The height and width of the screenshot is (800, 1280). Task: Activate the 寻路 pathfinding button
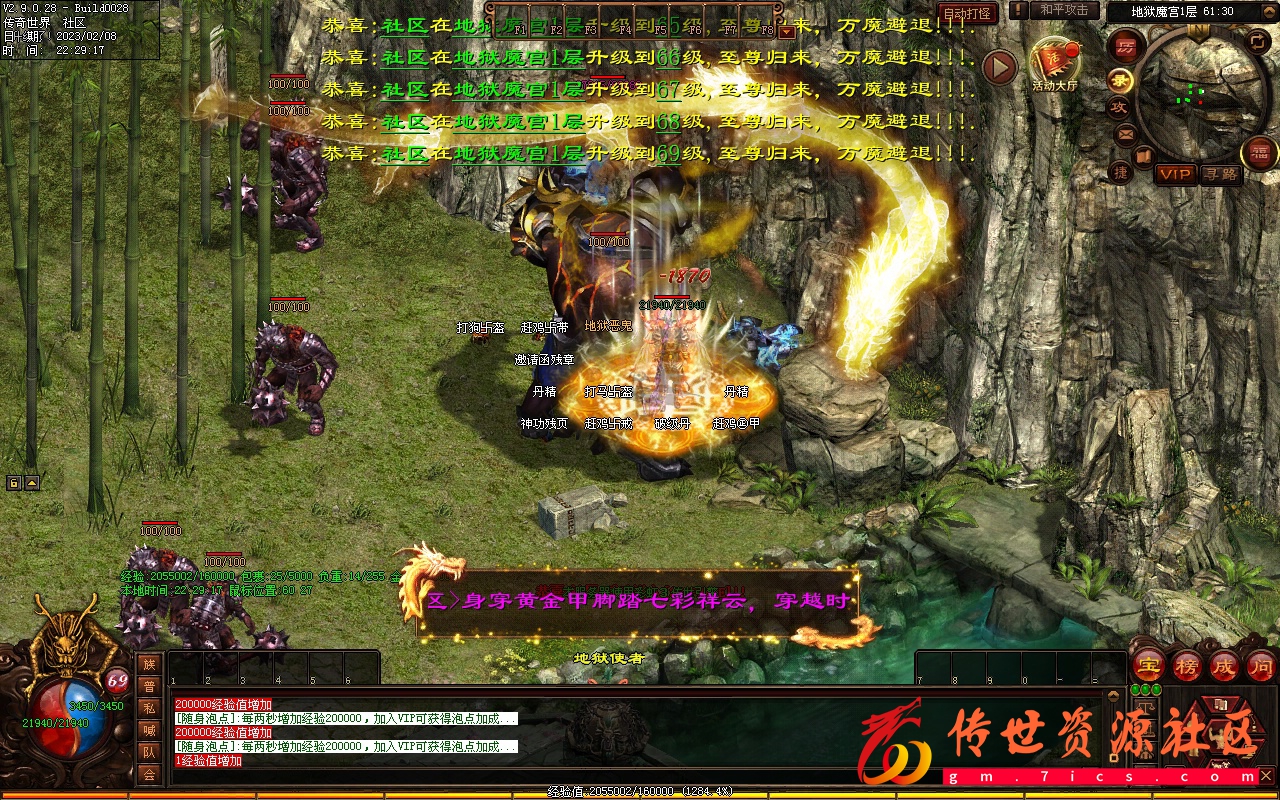pos(1220,174)
